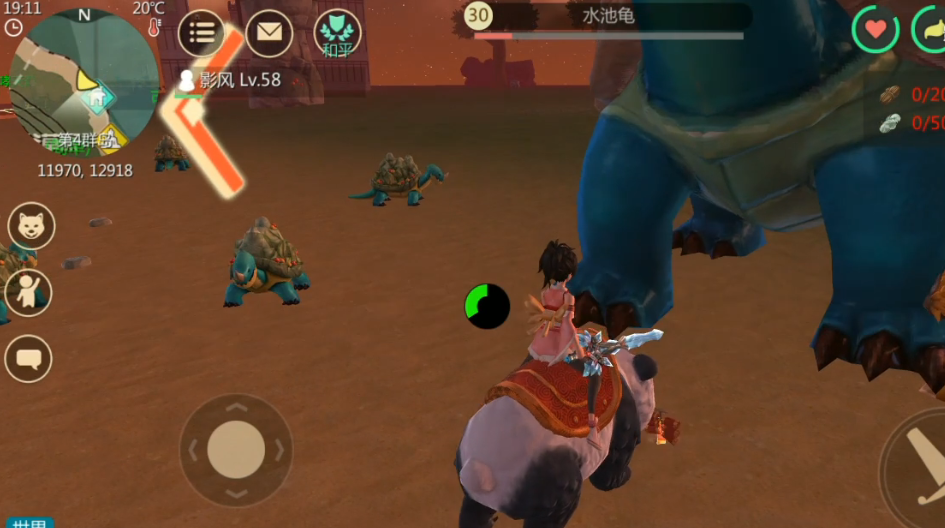Tap the waving figure emote button
Screen dimensions: 945x528
(28, 293)
